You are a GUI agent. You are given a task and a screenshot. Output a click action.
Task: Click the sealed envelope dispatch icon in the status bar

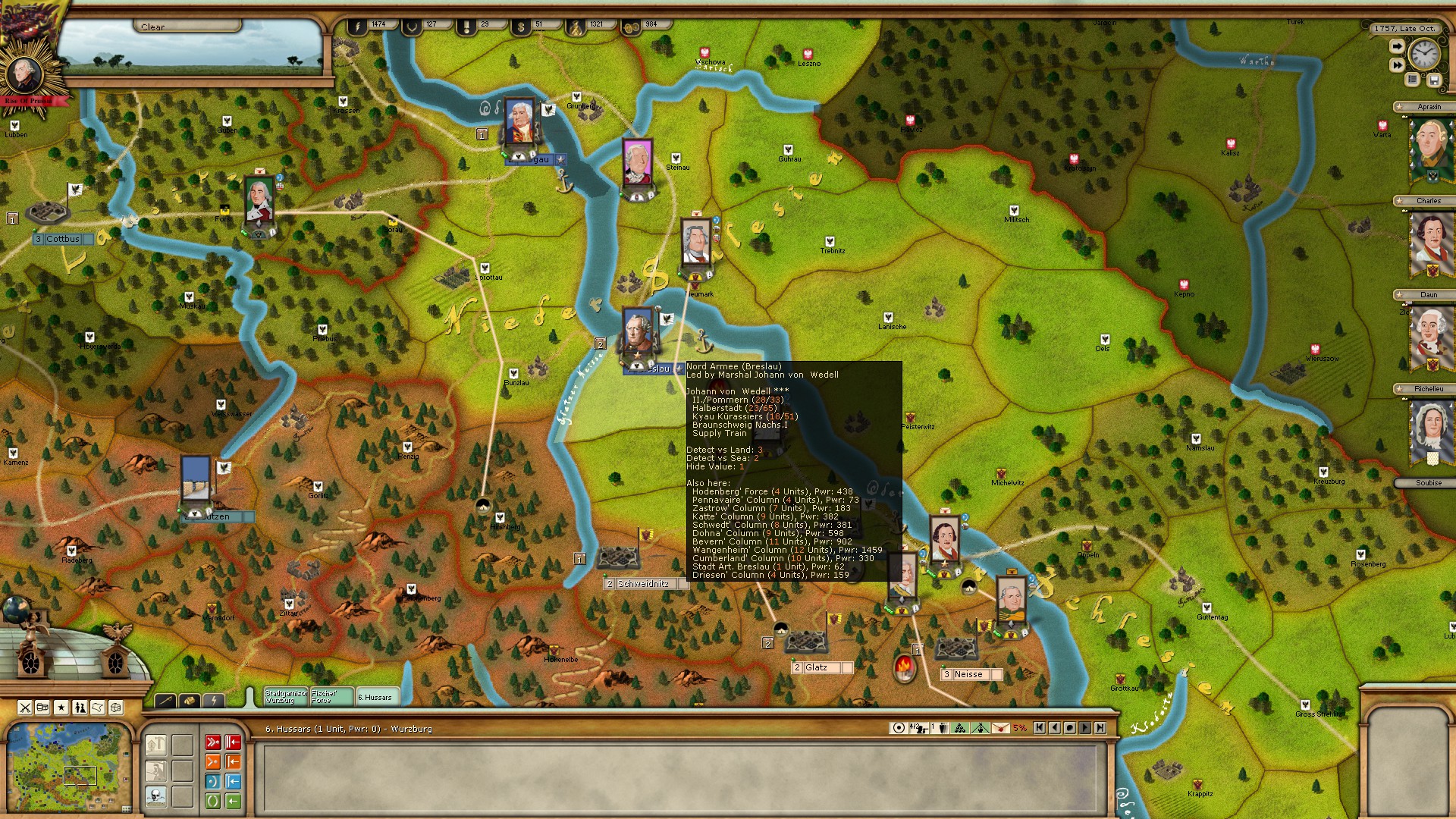coord(1001,728)
